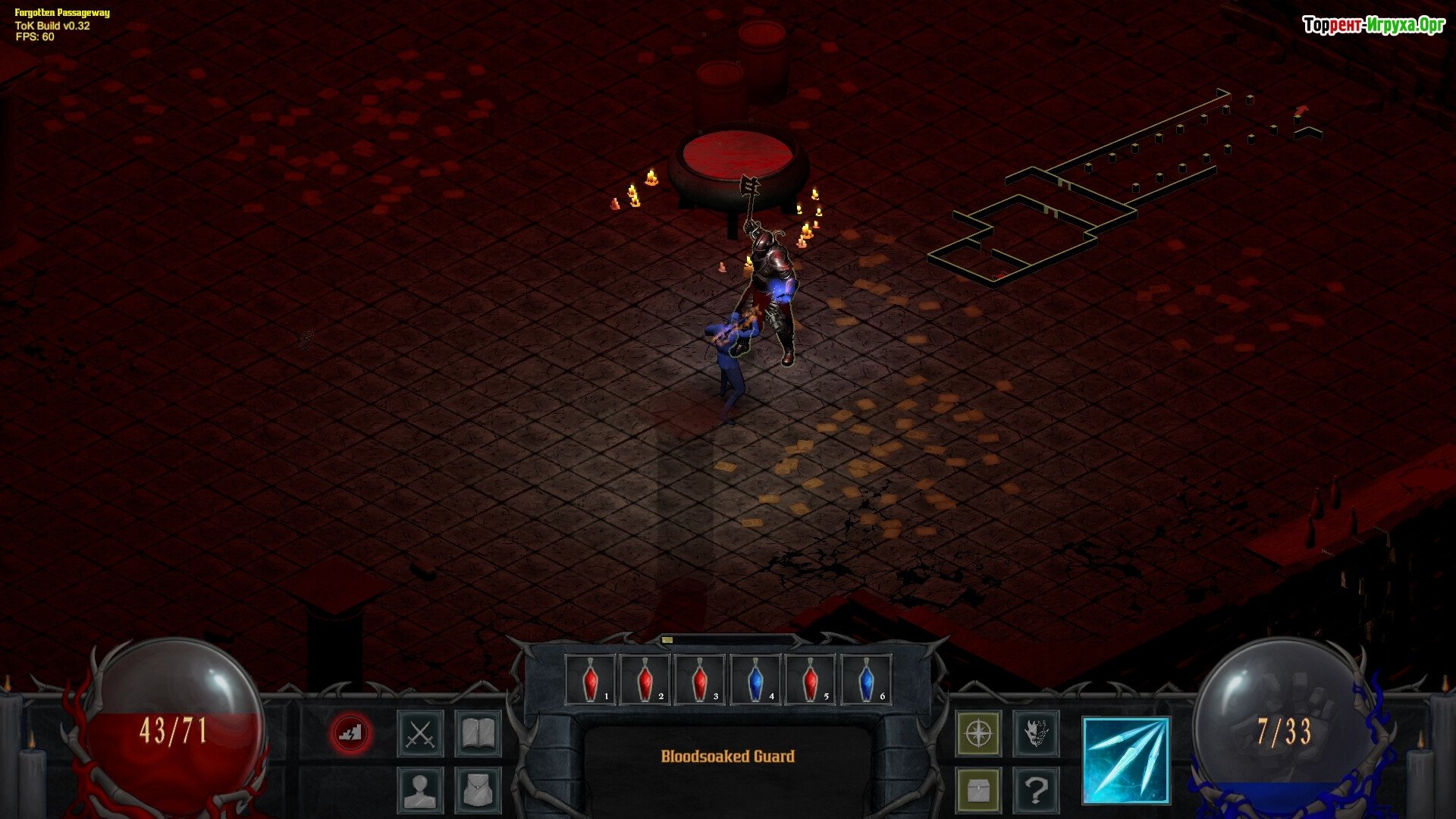Select the ice shards skill icon
1456x819 pixels.
click(x=1126, y=761)
